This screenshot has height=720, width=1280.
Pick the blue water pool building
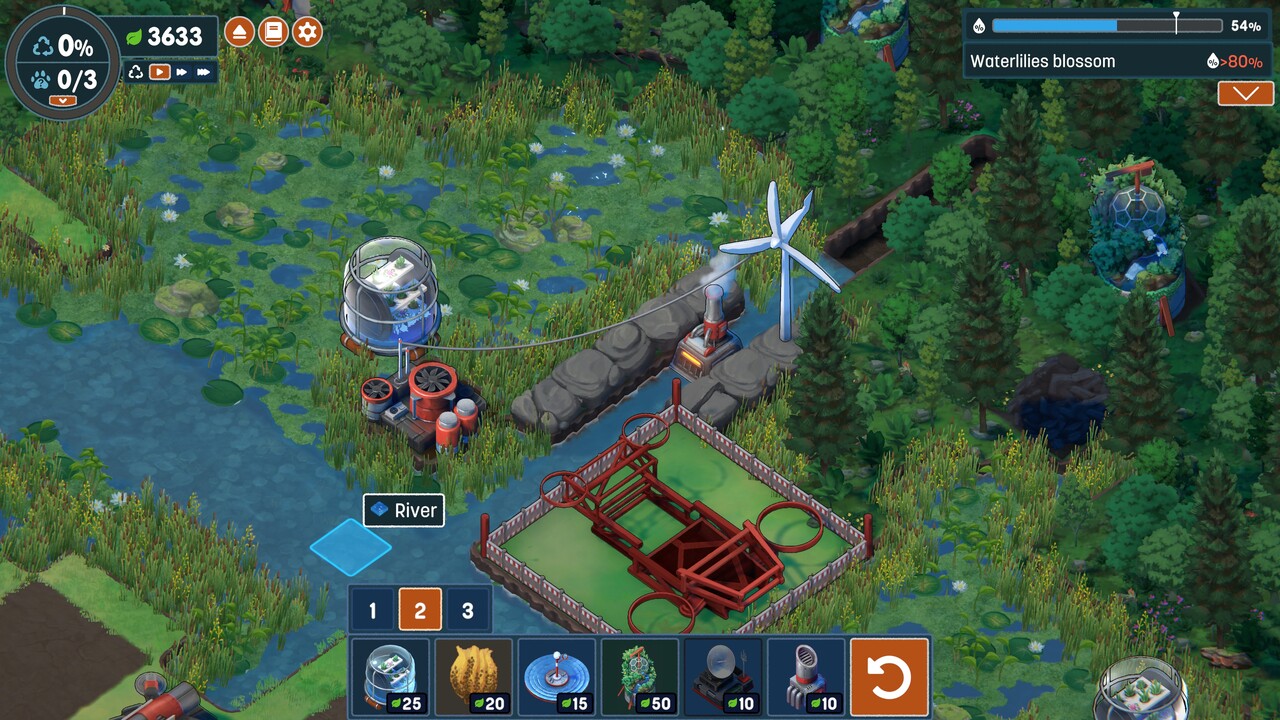[557, 678]
